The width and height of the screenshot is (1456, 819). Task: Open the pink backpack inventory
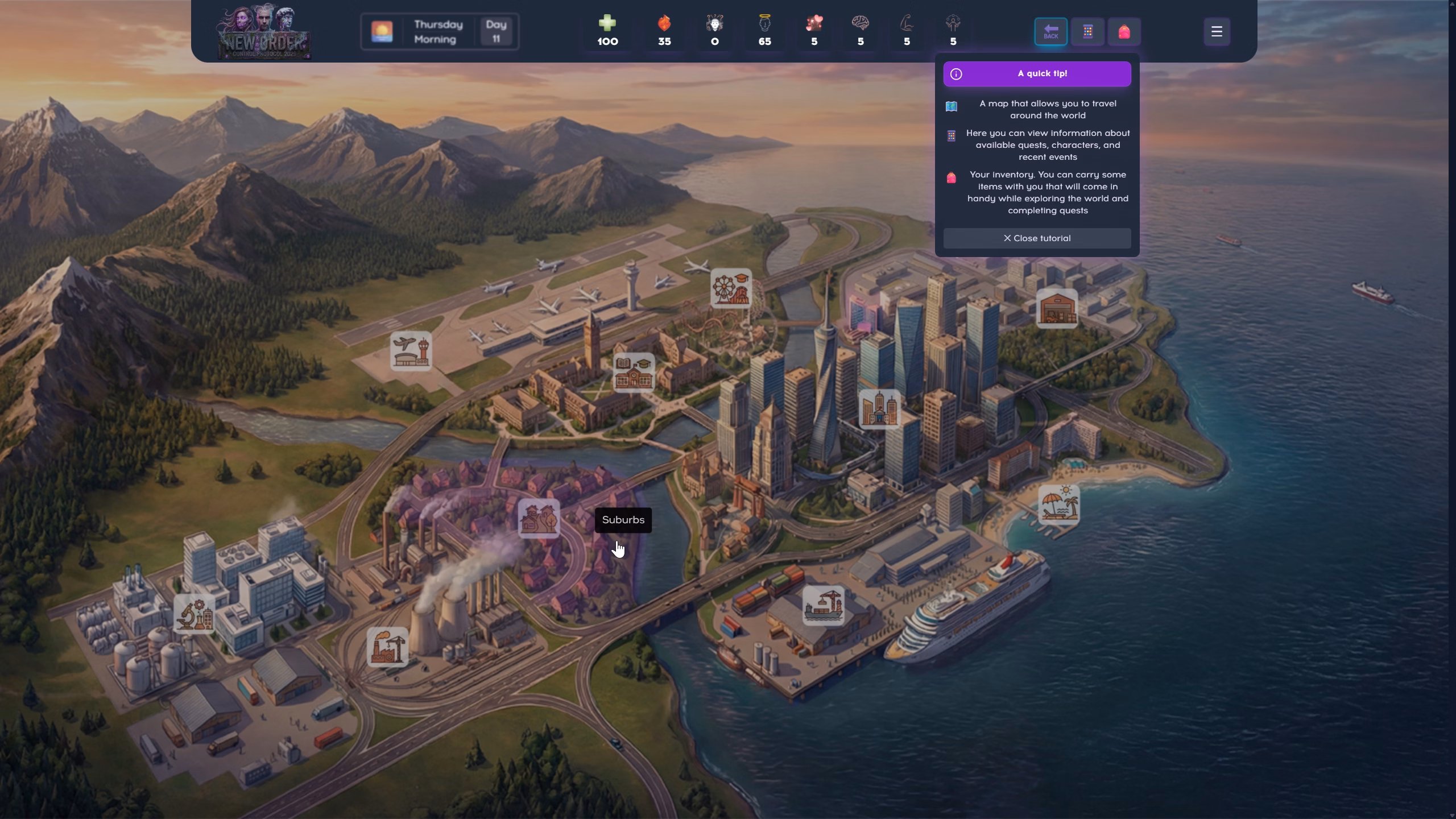(1124, 32)
